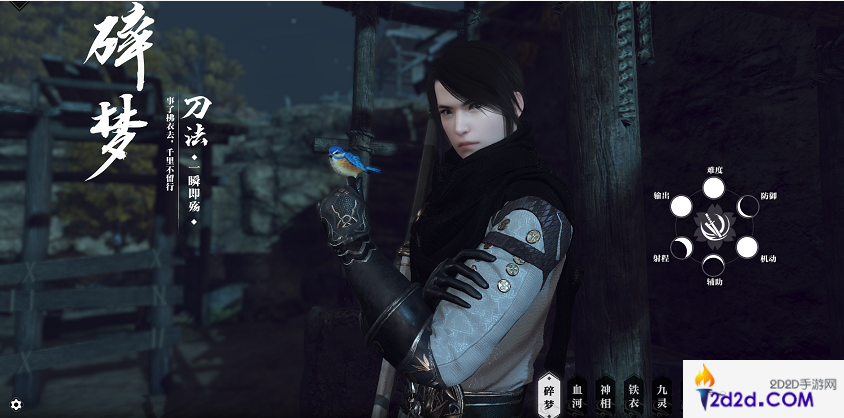This screenshot has width=844, height=418.
Task: Pick the 铁衣 class tab
Action: point(633,394)
